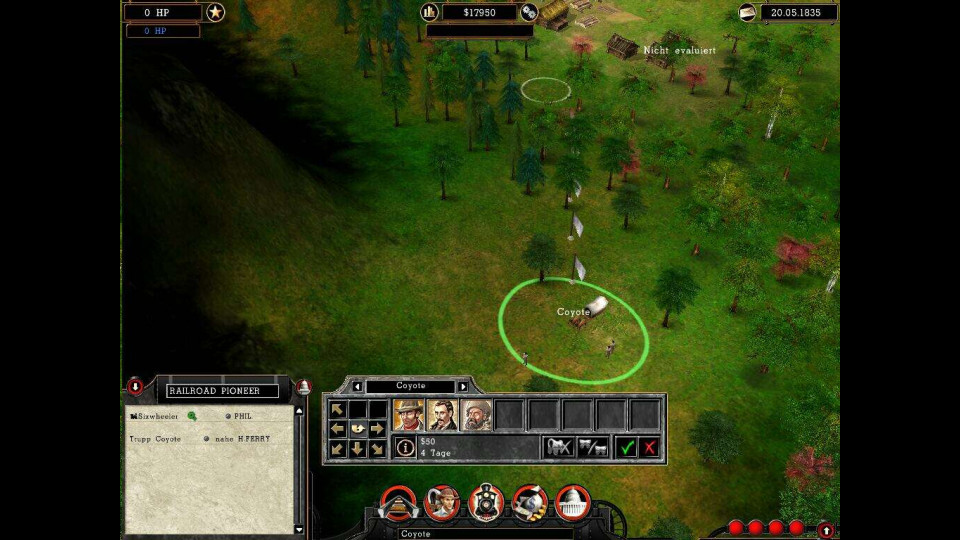
Task: Select the pioneer portrait with brown hat
Action: click(408, 414)
